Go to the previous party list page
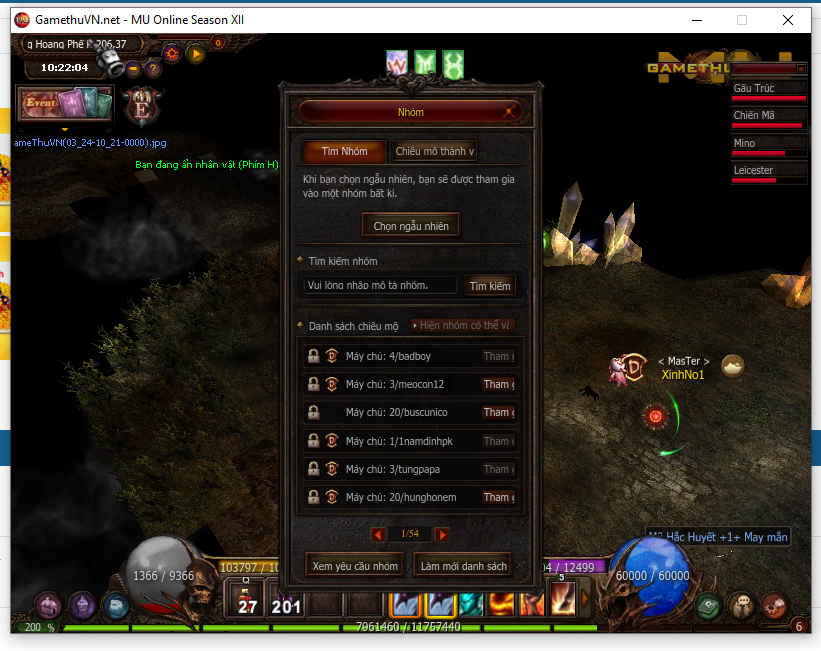The width and height of the screenshot is (821, 651). tap(378, 535)
